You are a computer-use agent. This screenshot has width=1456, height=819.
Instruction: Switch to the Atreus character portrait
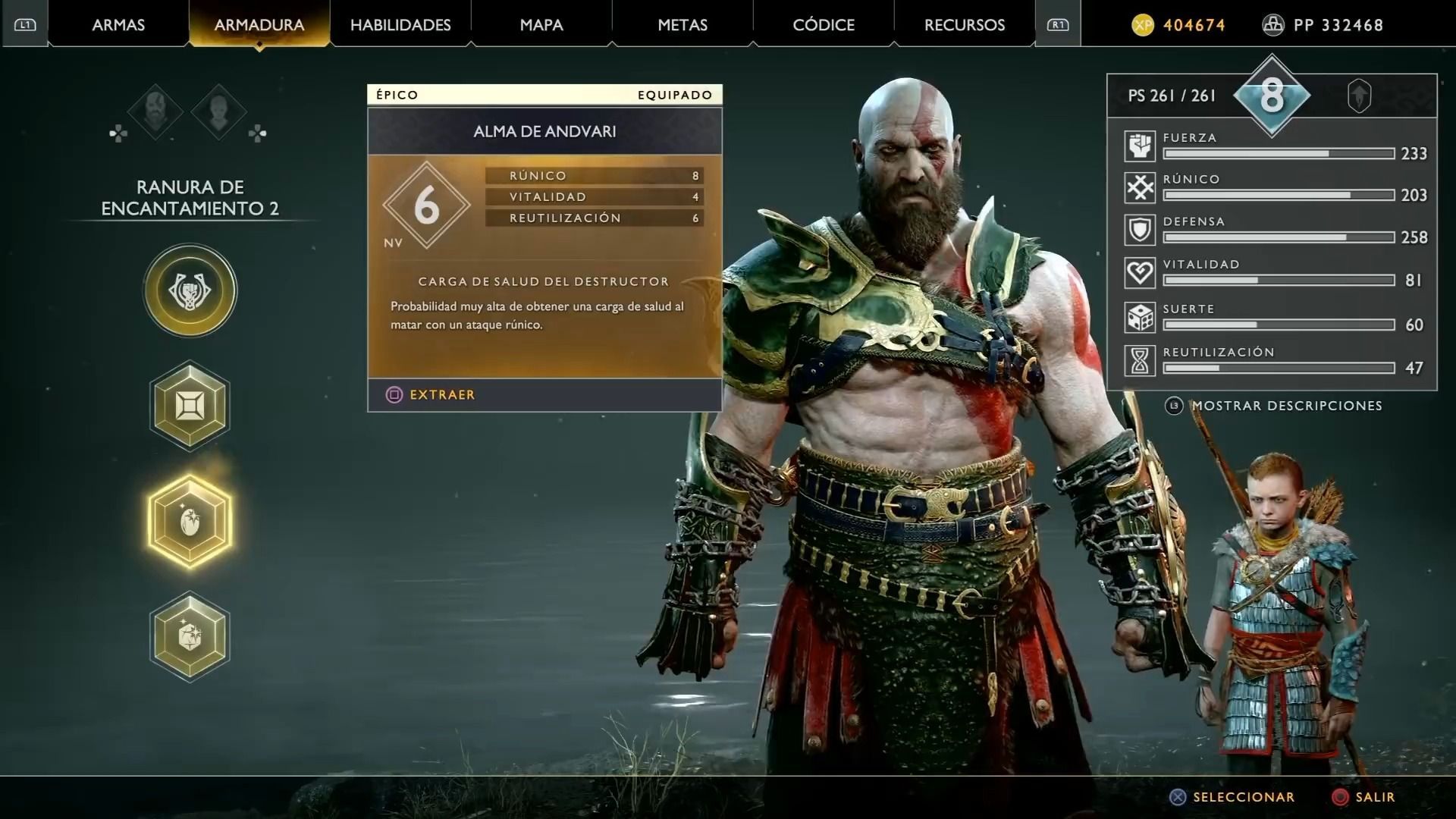click(x=219, y=112)
